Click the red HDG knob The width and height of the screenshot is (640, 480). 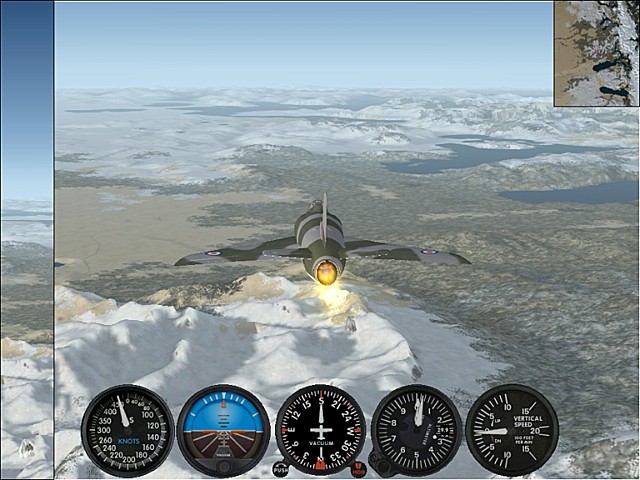(x=358, y=469)
